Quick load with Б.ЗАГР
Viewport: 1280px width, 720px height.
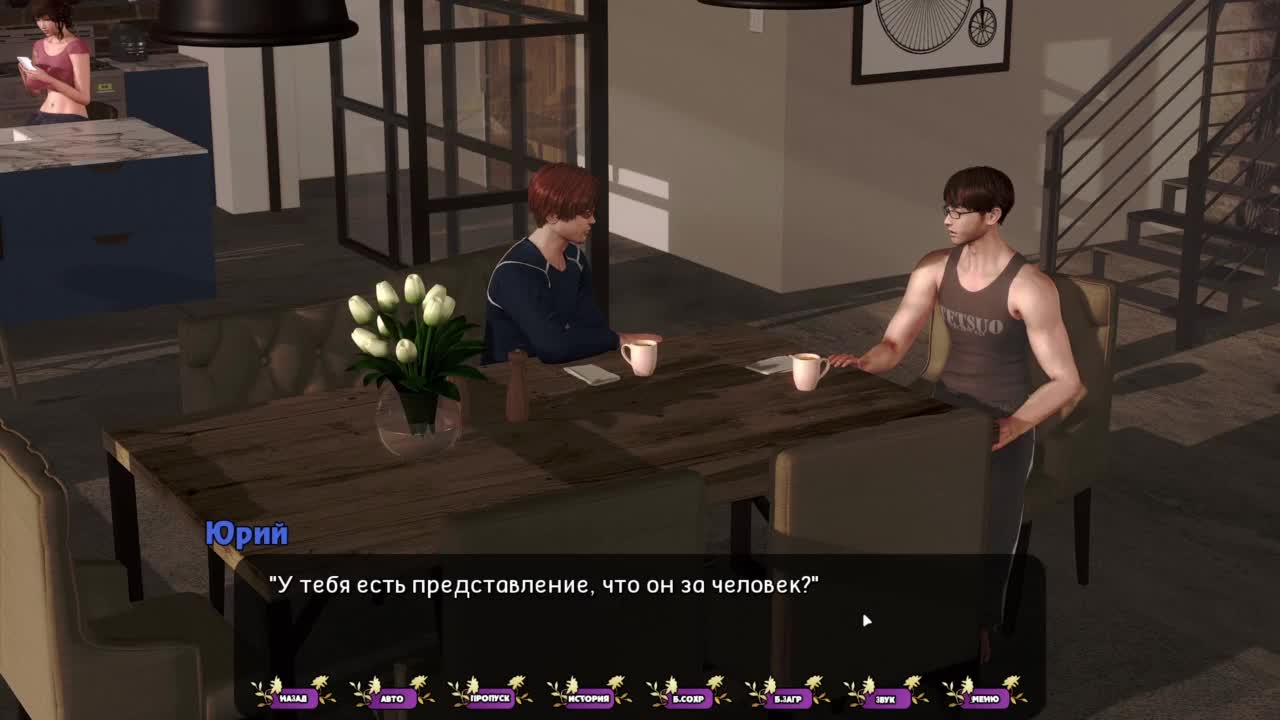coord(788,698)
